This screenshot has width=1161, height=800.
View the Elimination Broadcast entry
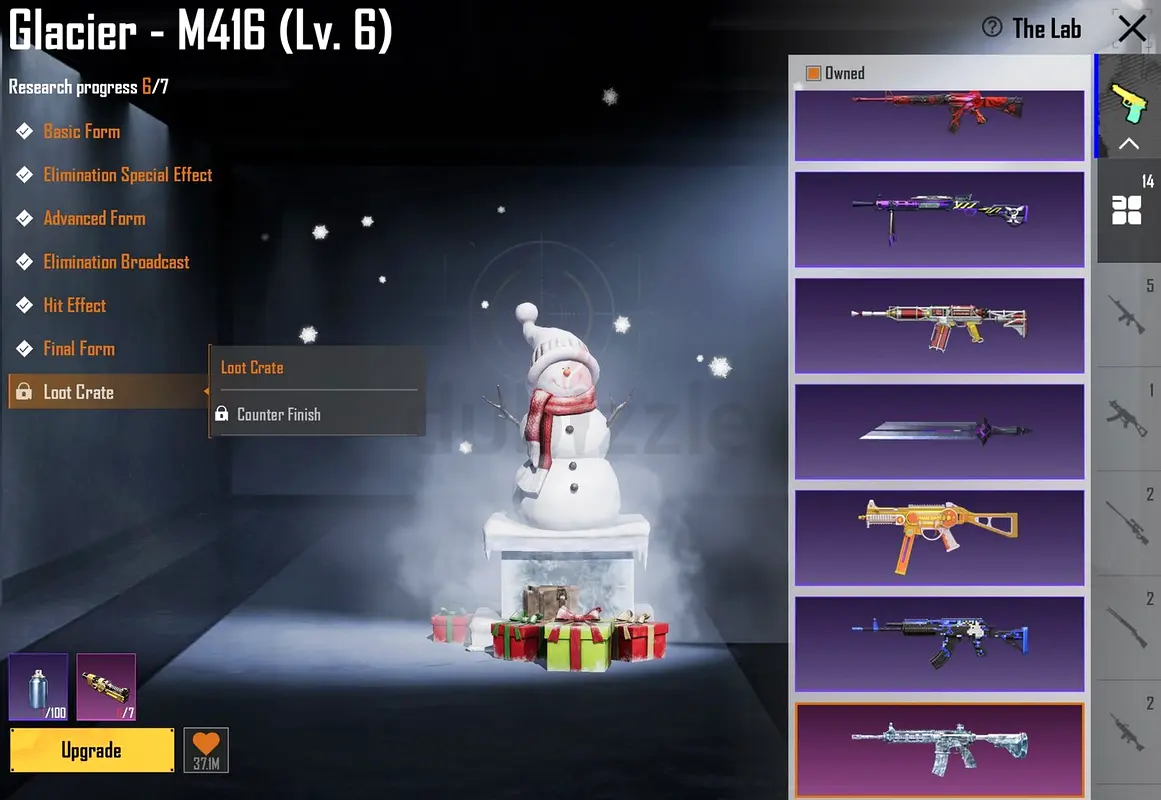[x=116, y=262]
